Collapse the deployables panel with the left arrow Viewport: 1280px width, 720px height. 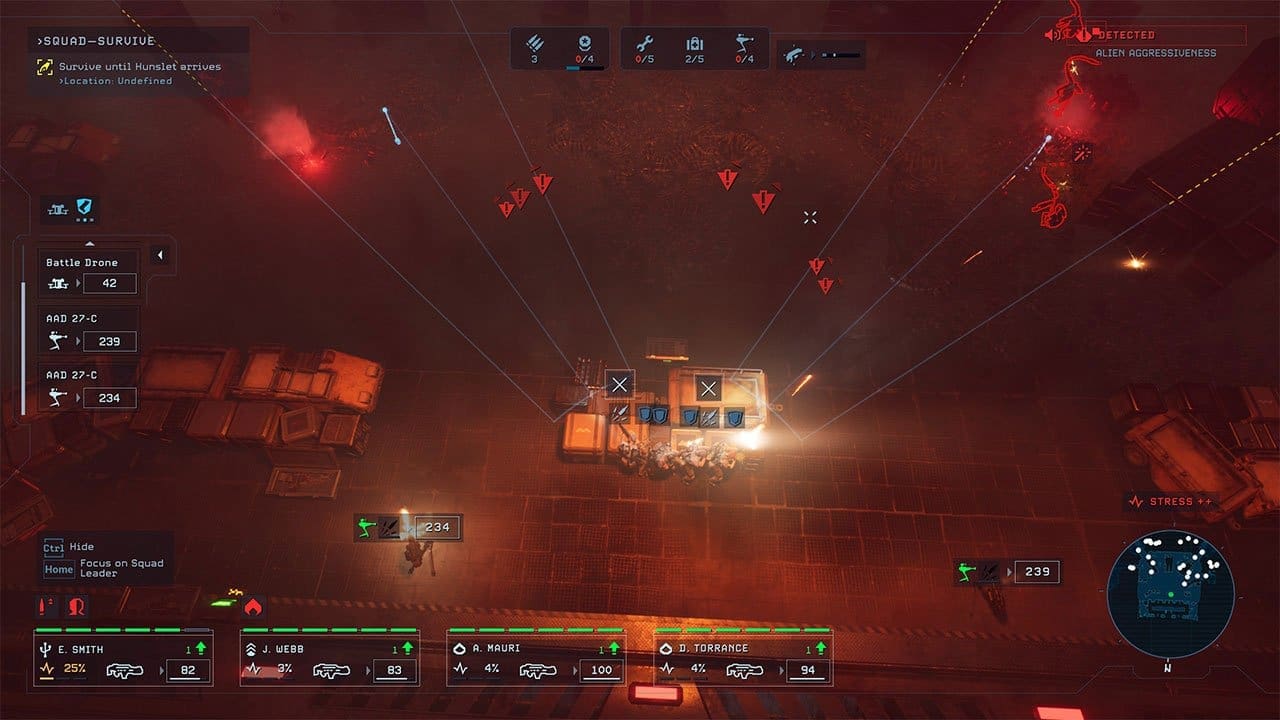coord(159,256)
